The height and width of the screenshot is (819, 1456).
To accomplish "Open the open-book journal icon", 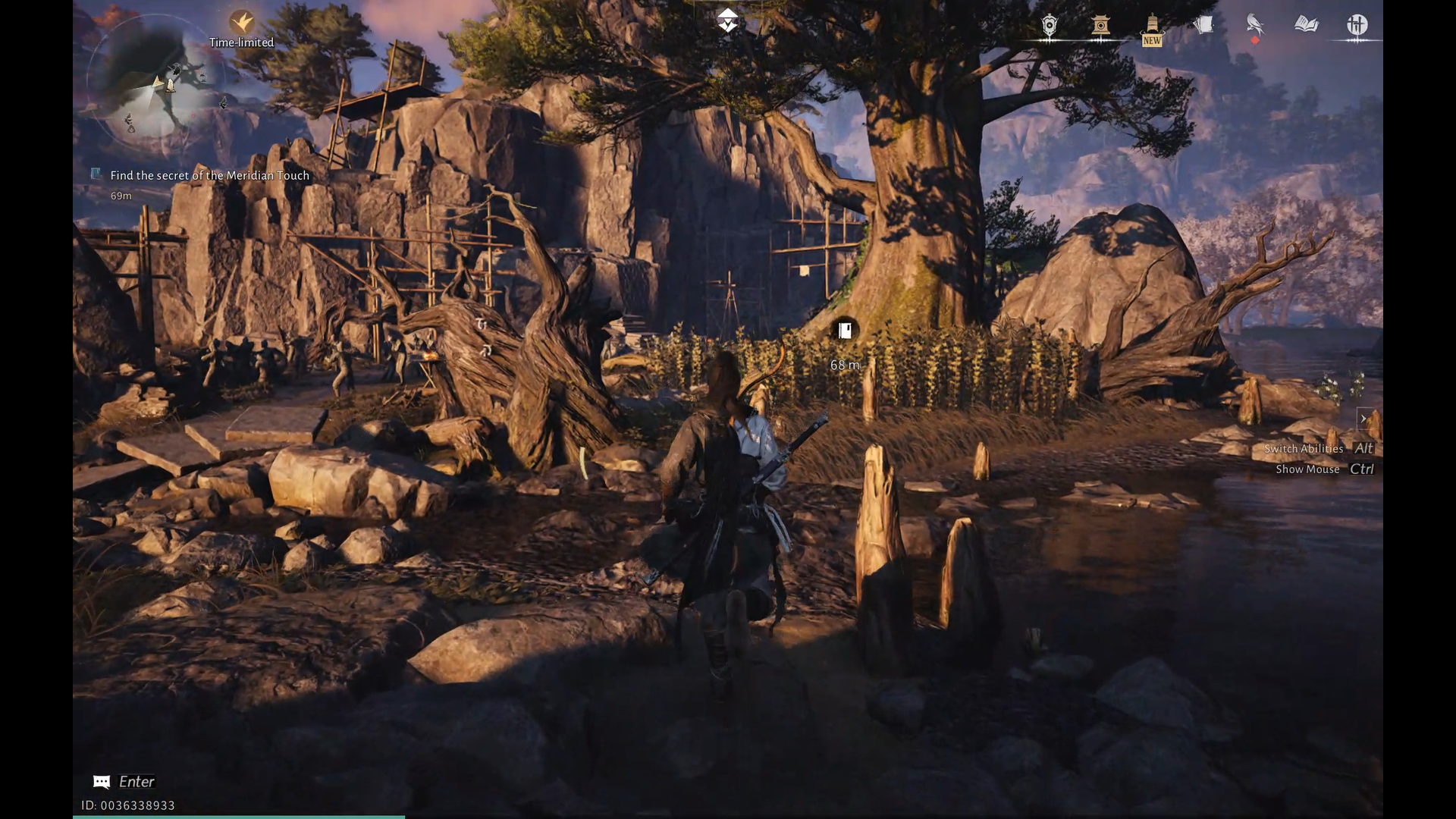I will coord(1306,25).
